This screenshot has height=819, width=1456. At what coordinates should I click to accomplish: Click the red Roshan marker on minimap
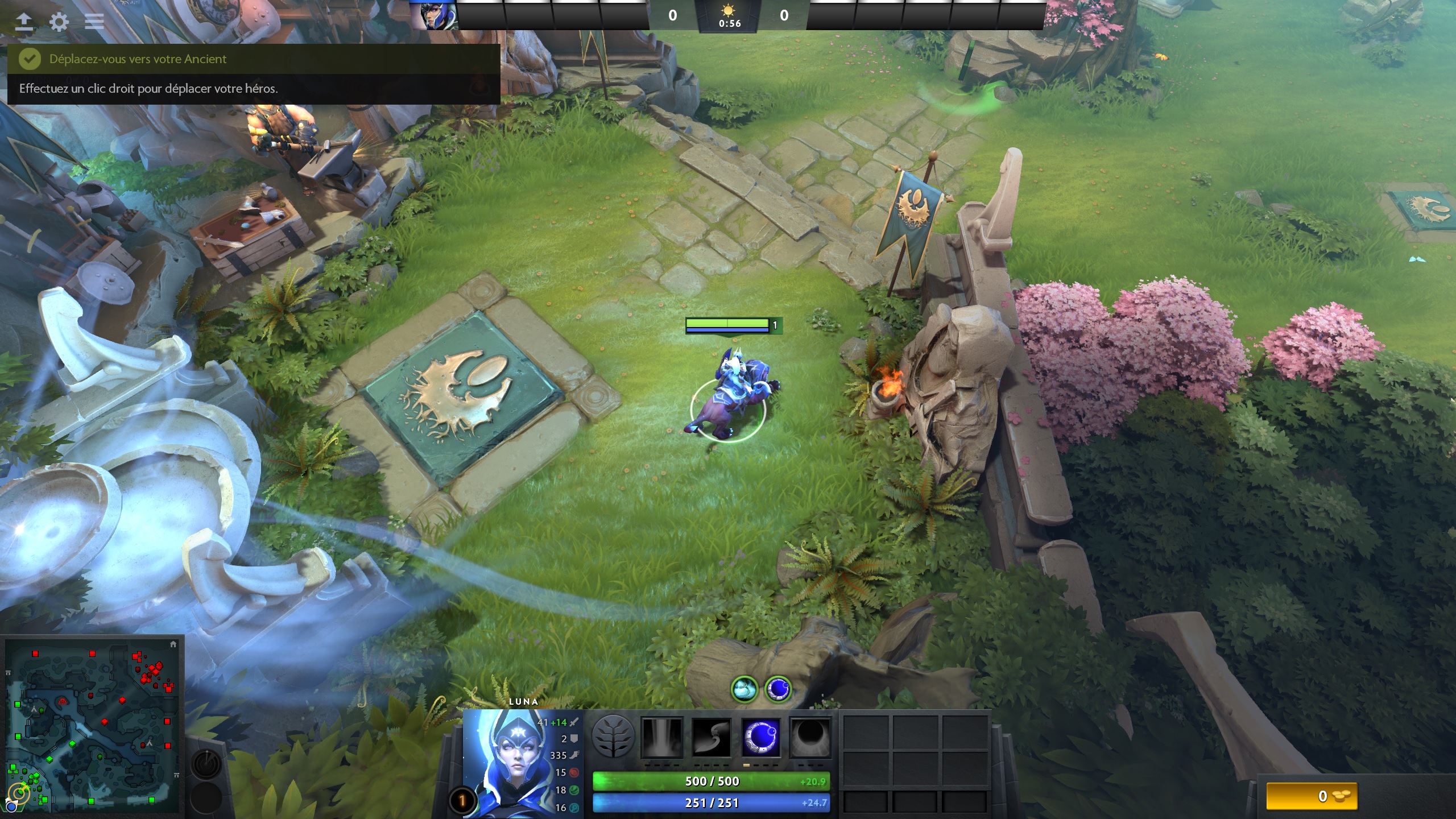tap(63, 702)
